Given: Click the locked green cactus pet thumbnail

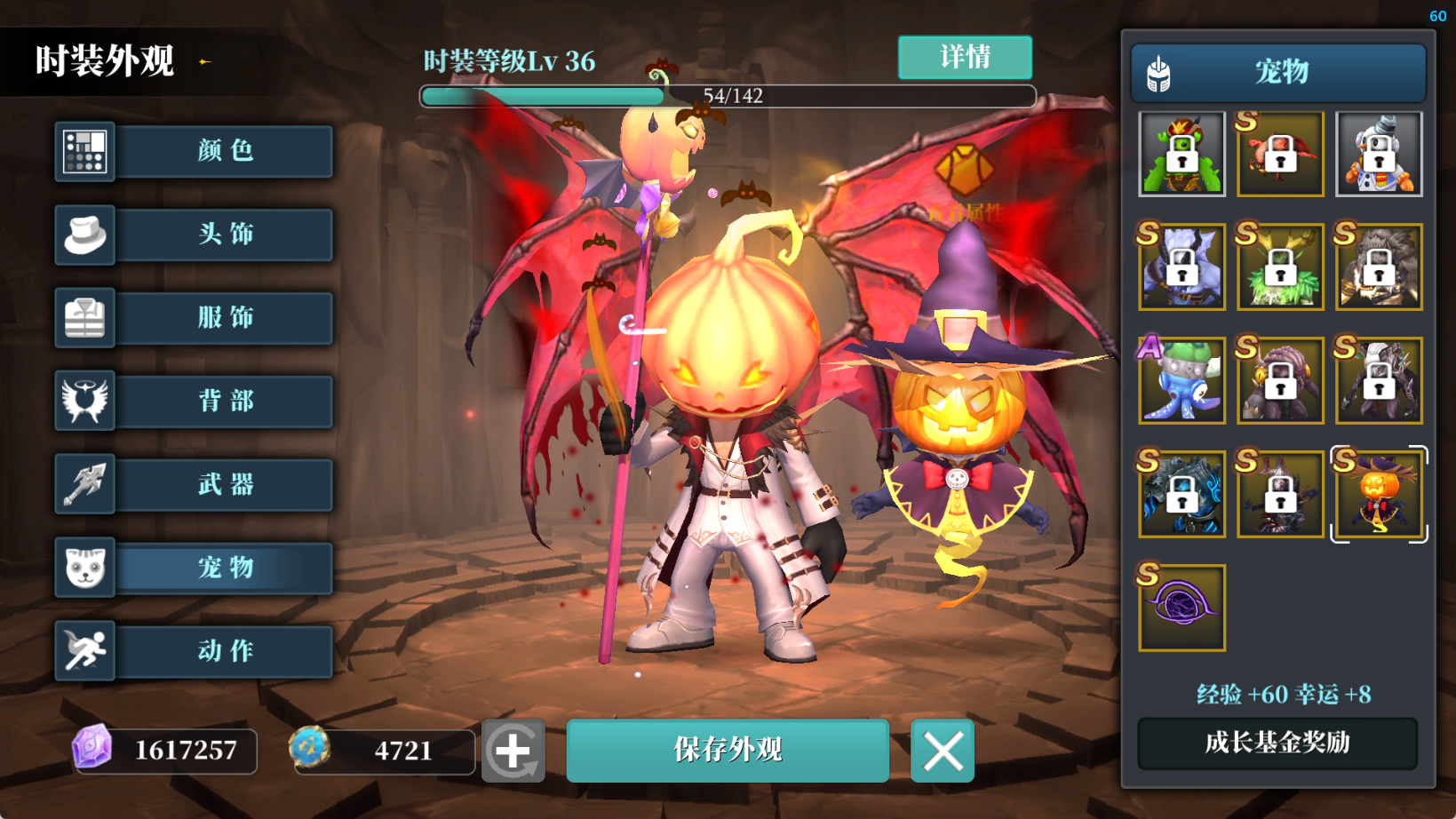Looking at the screenshot, I should [x=1182, y=155].
